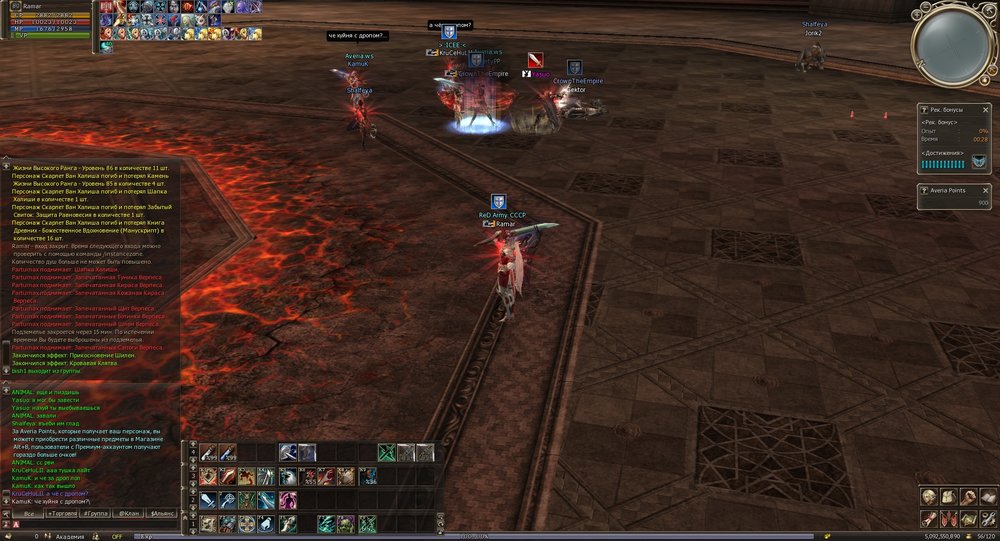Open the system settings wrench icon
The width and height of the screenshot is (1000, 541).
click(x=987, y=518)
